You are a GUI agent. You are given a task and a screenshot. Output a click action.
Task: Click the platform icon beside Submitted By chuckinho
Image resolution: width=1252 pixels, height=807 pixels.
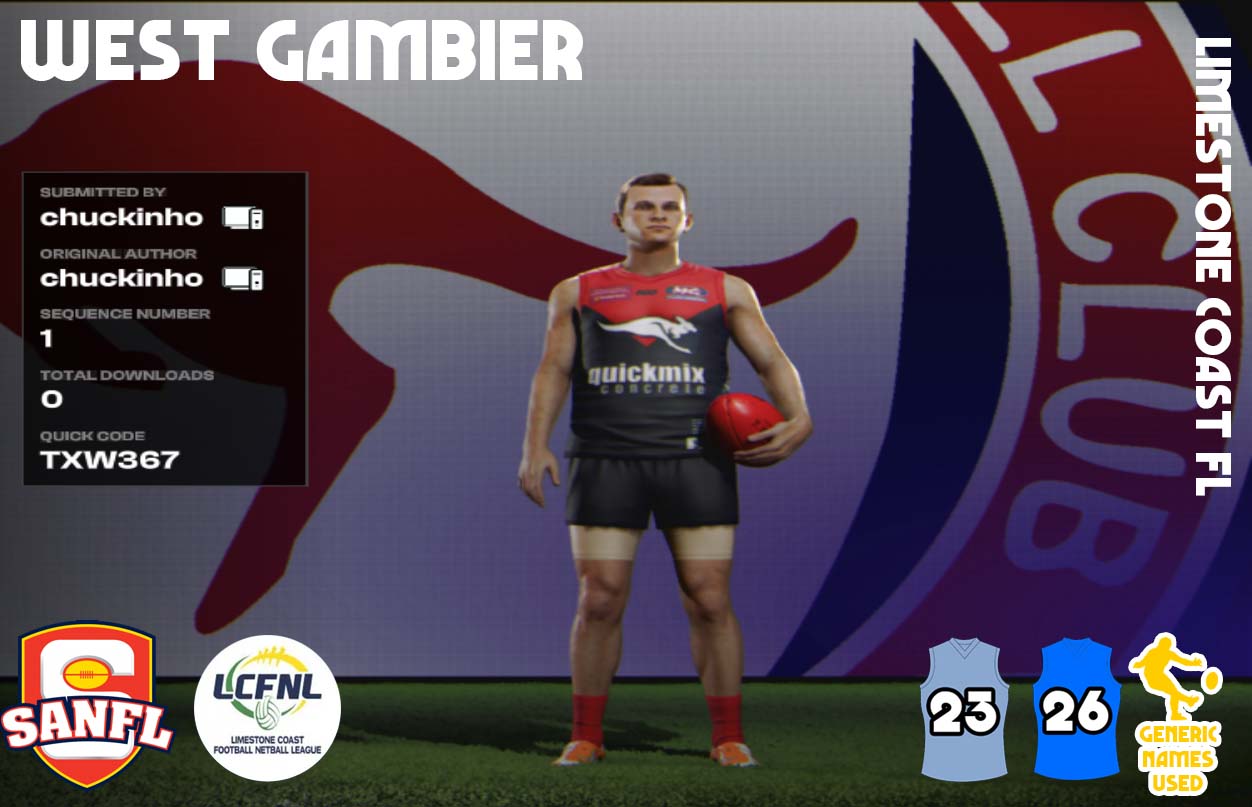tap(243, 217)
